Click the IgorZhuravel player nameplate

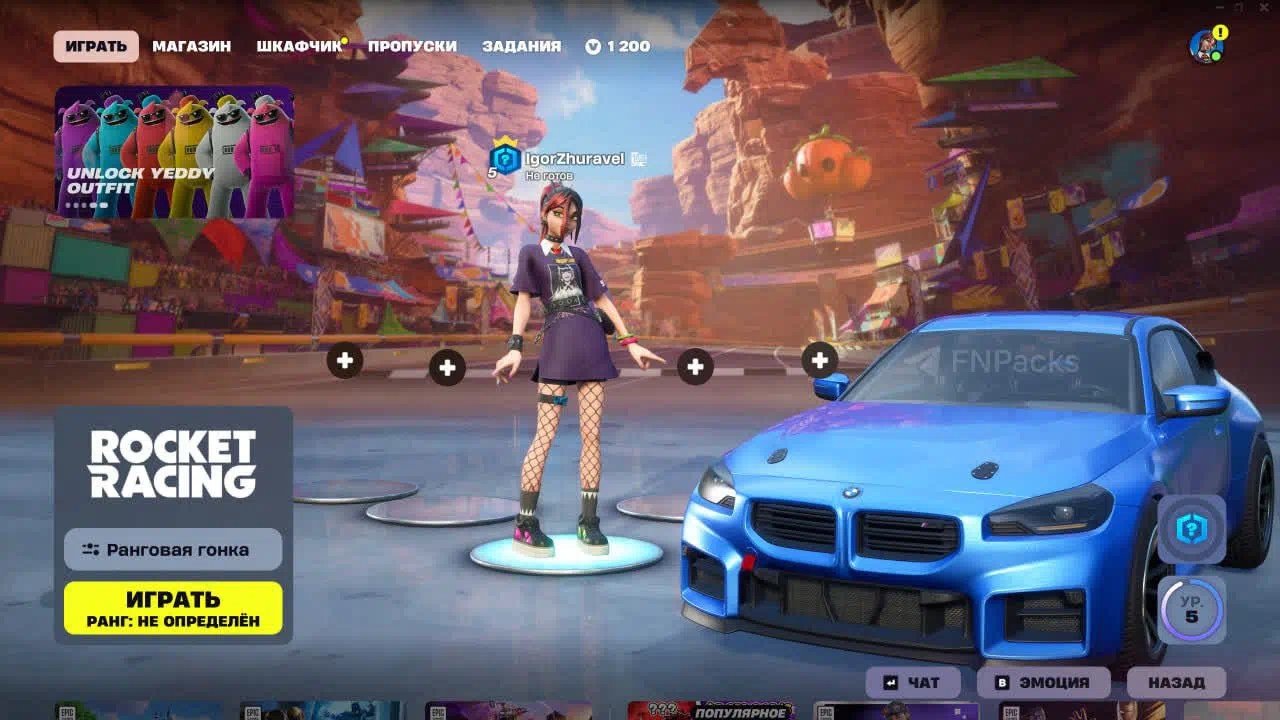click(573, 159)
